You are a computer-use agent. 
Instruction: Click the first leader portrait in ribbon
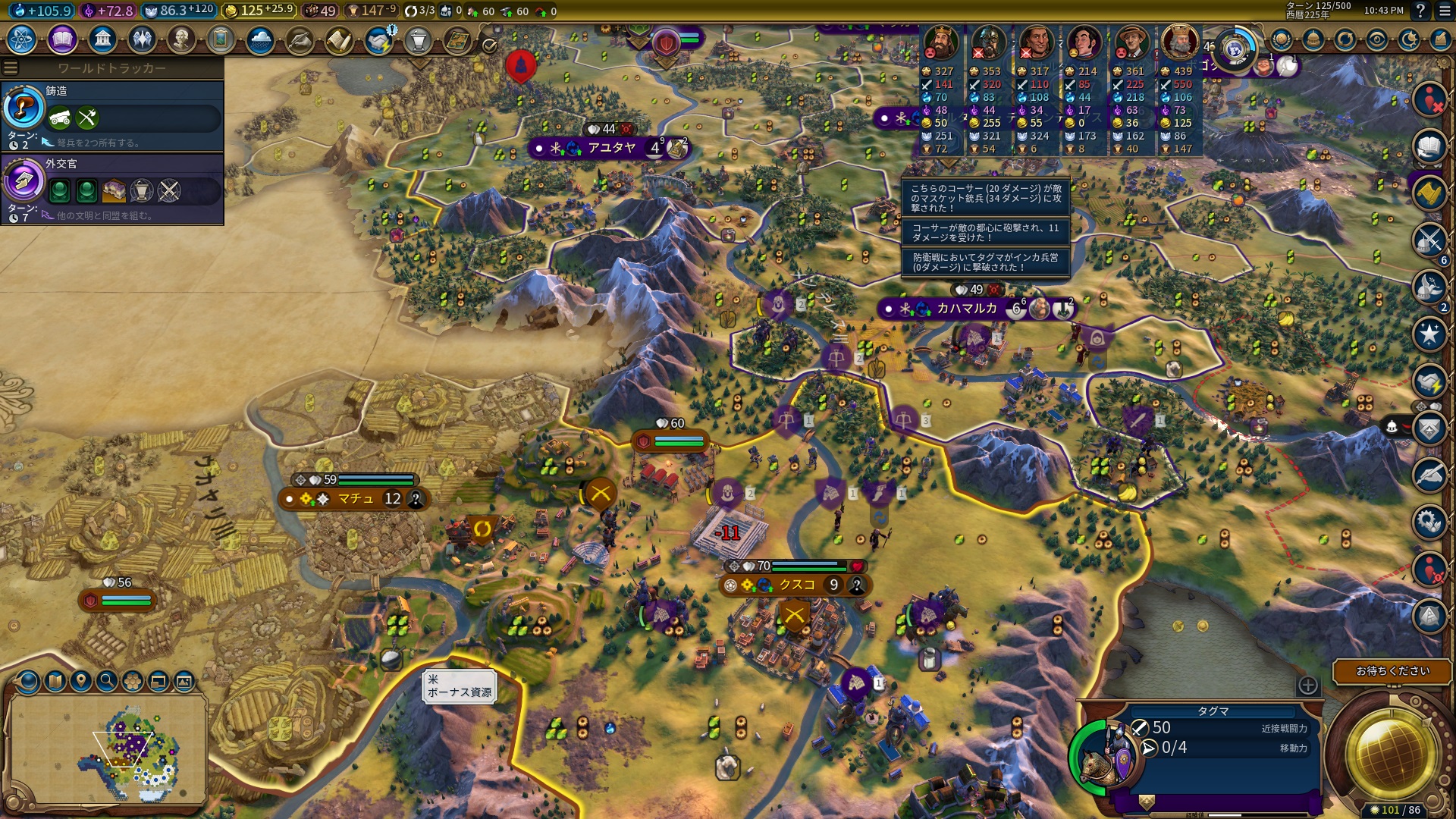(941, 42)
